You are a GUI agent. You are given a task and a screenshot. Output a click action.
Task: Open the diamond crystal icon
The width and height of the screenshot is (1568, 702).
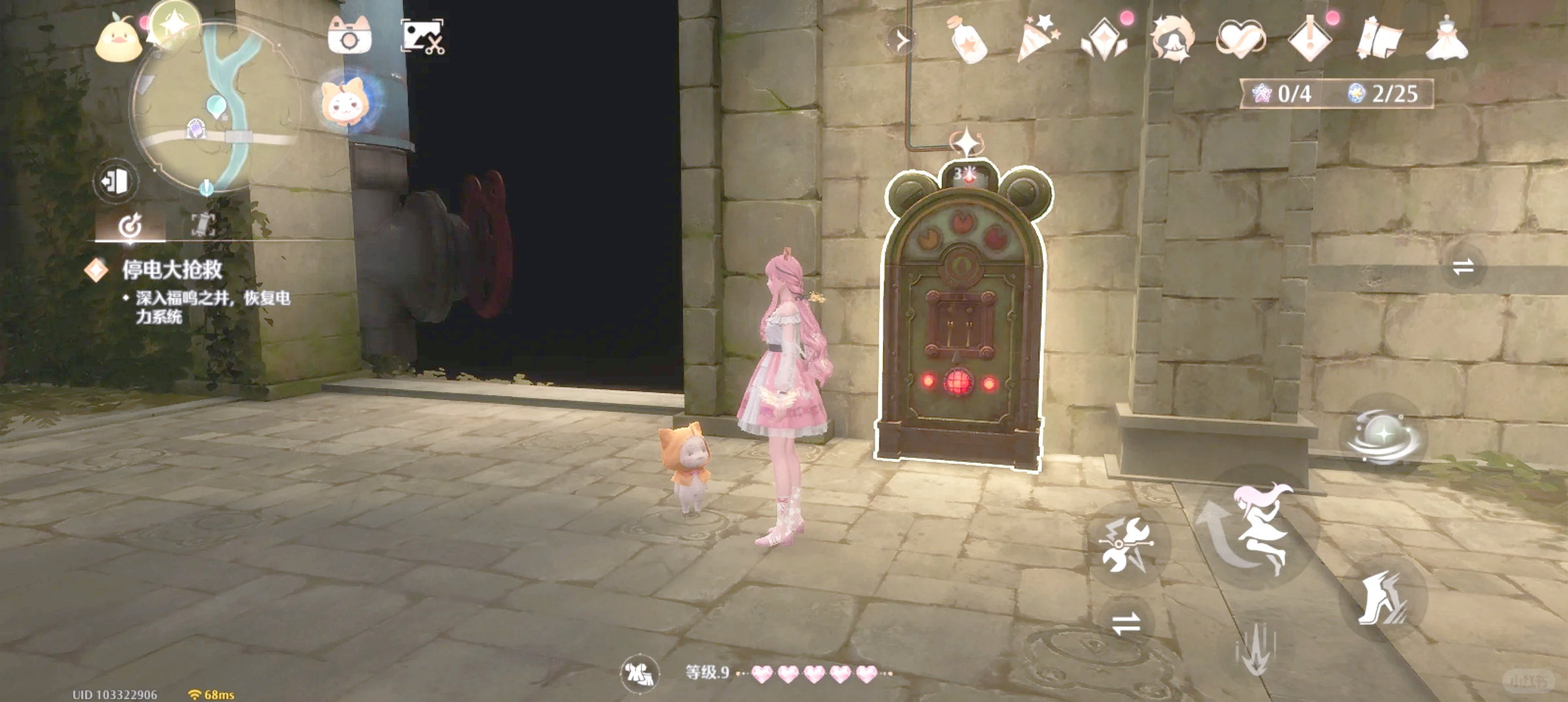1104,41
